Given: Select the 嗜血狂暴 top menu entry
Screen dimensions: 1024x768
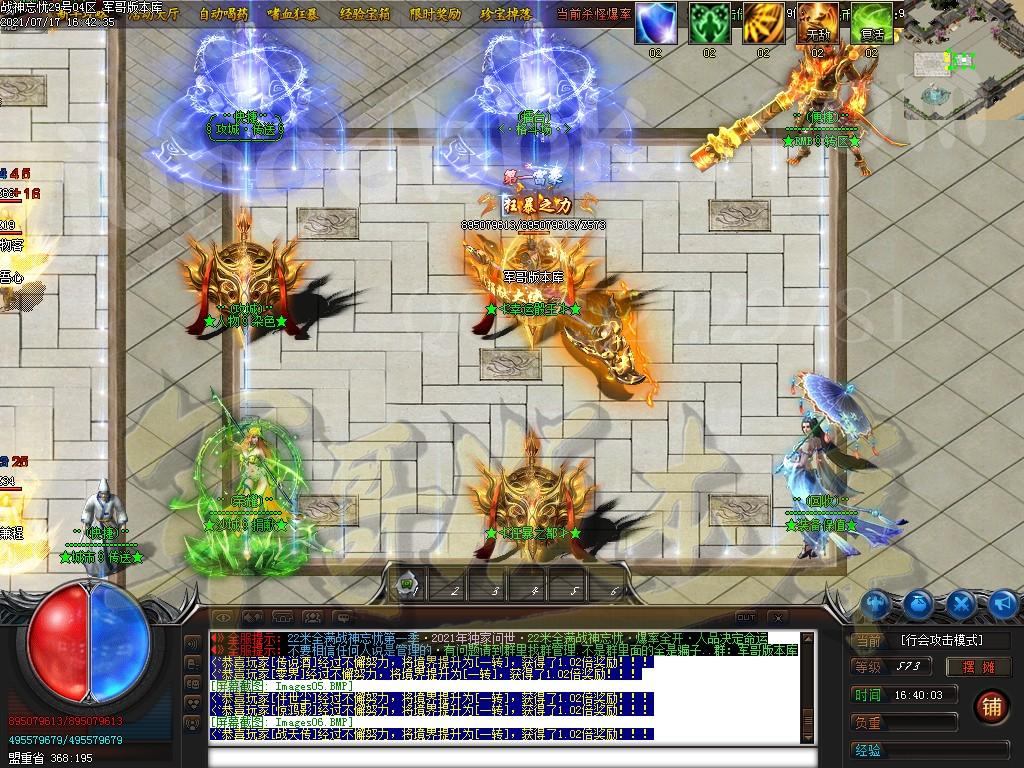Looking at the screenshot, I should [x=294, y=14].
